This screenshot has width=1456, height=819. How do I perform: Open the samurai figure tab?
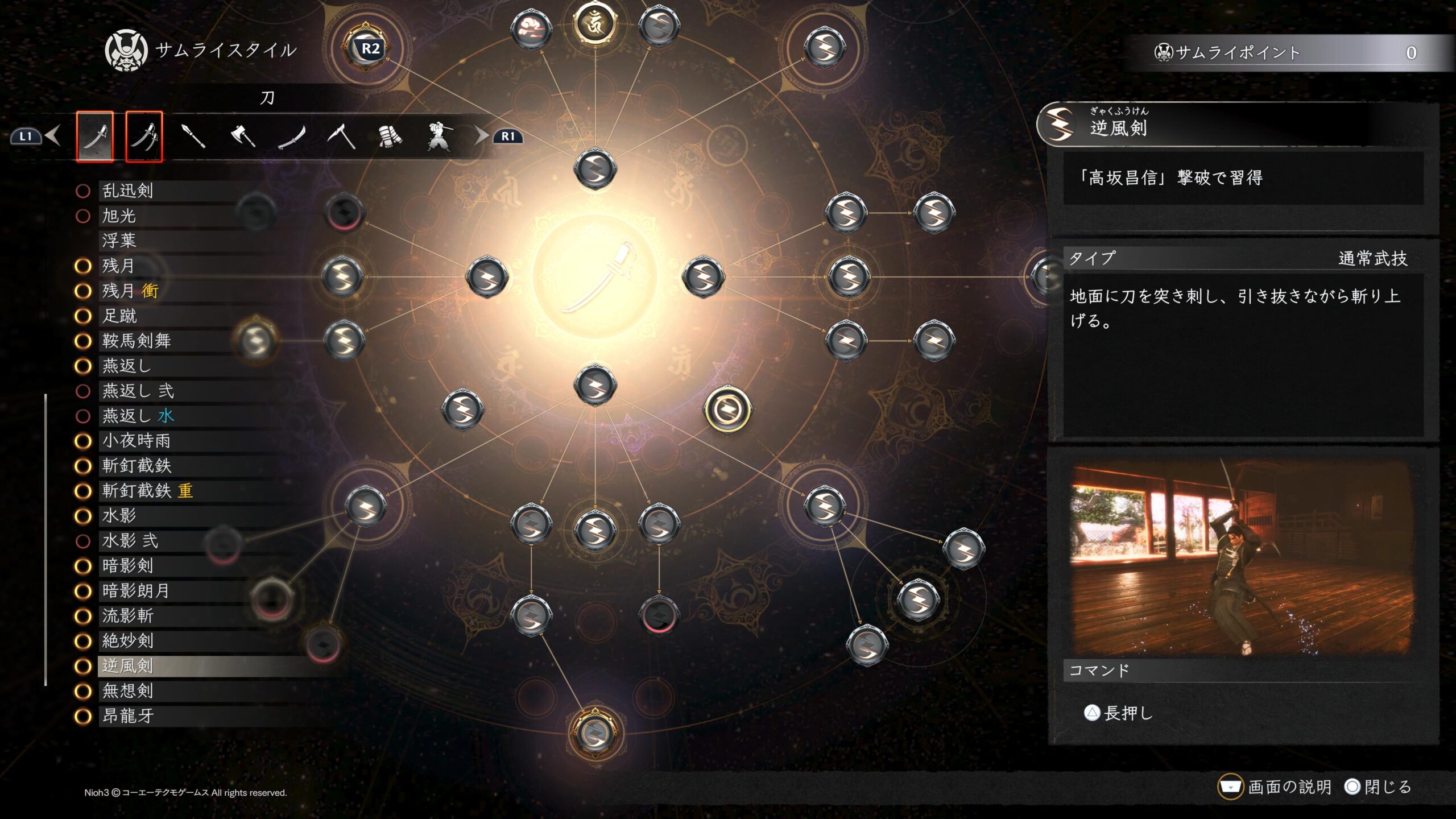point(439,136)
